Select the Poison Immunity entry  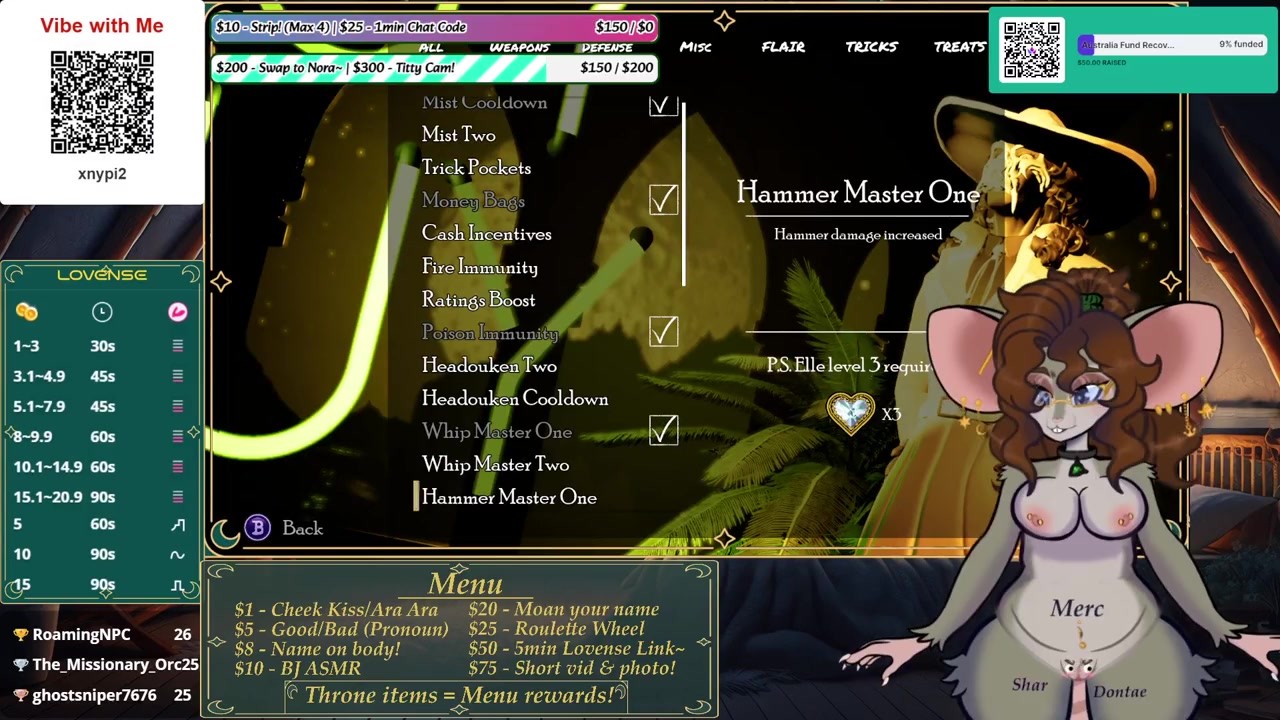(489, 333)
